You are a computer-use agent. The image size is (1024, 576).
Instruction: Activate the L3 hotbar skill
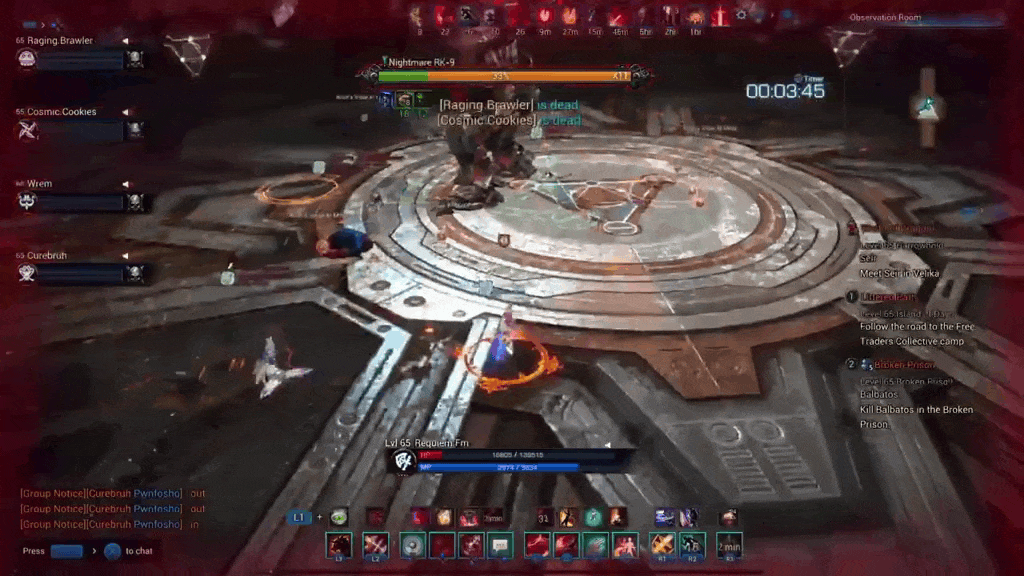click(339, 545)
